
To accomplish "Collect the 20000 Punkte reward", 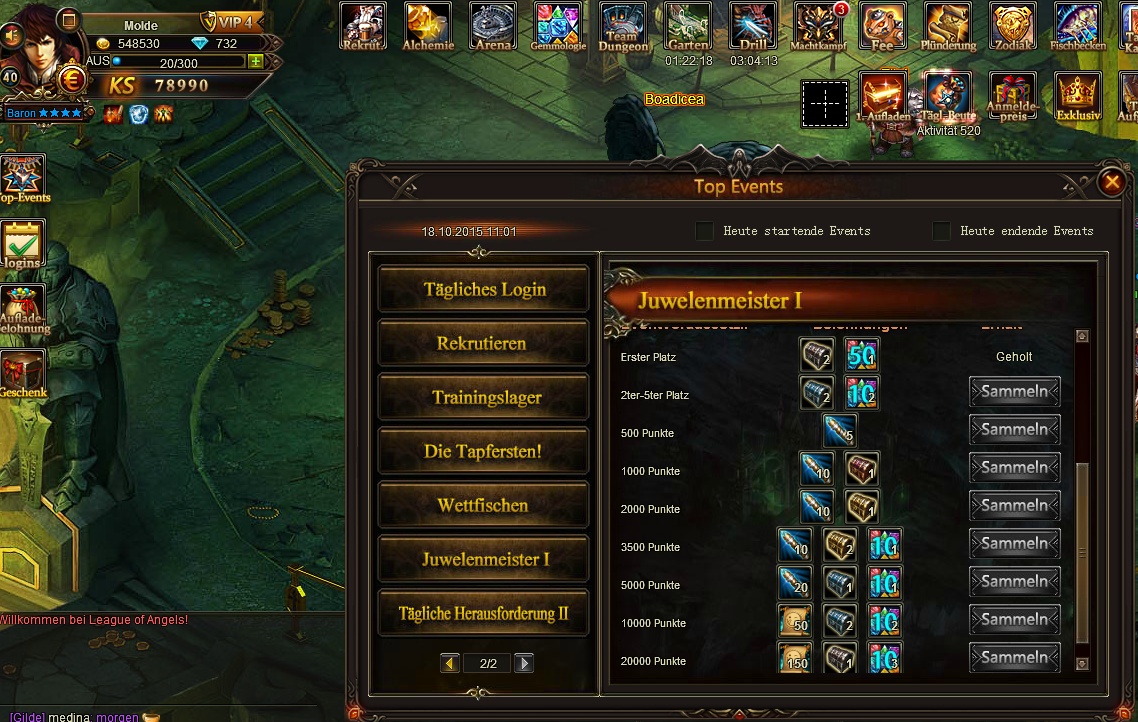I will tap(1014, 658).
